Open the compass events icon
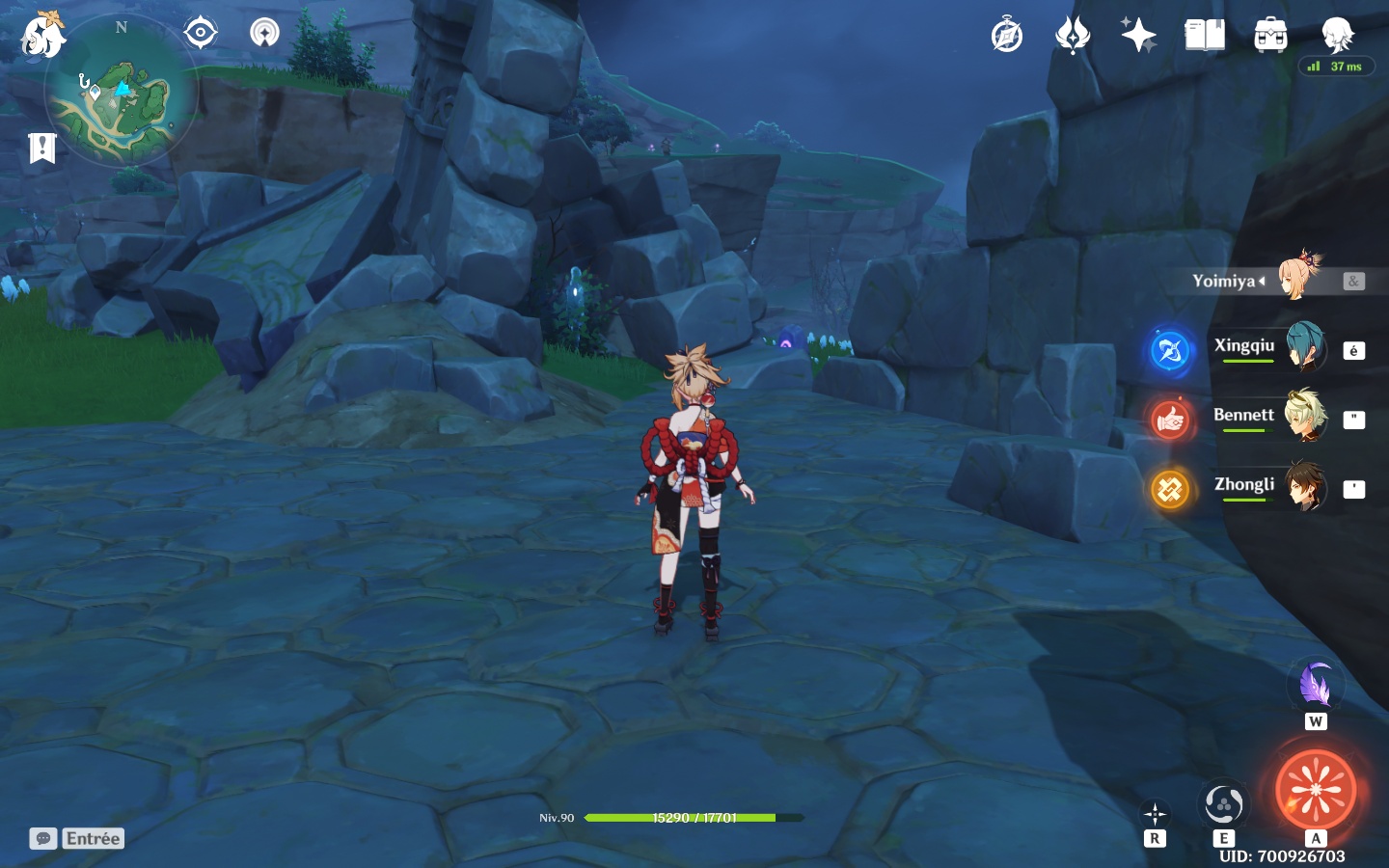The width and height of the screenshot is (1389, 868). pos(1006,37)
